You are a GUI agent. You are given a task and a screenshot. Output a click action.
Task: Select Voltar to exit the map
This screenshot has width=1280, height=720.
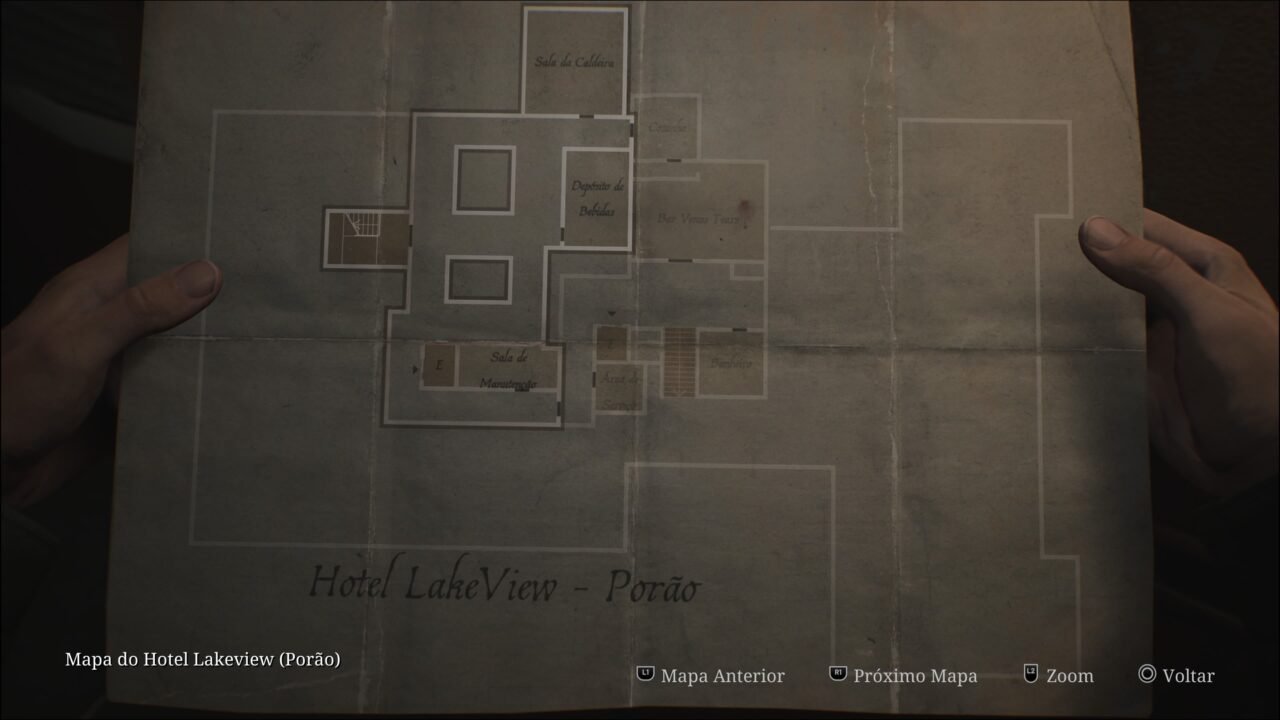tap(1187, 676)
